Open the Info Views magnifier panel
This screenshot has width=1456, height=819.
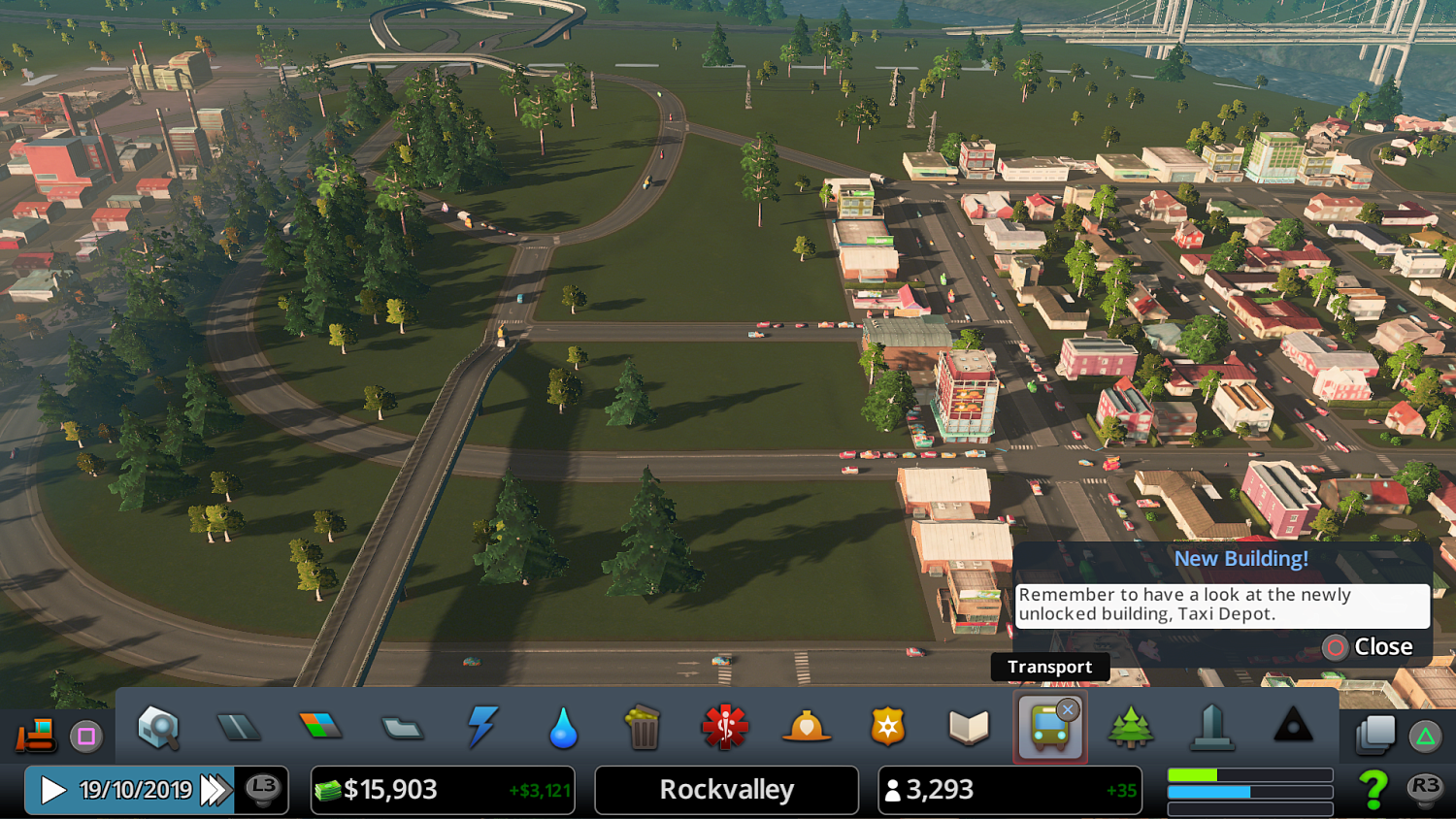pos(158,726)
